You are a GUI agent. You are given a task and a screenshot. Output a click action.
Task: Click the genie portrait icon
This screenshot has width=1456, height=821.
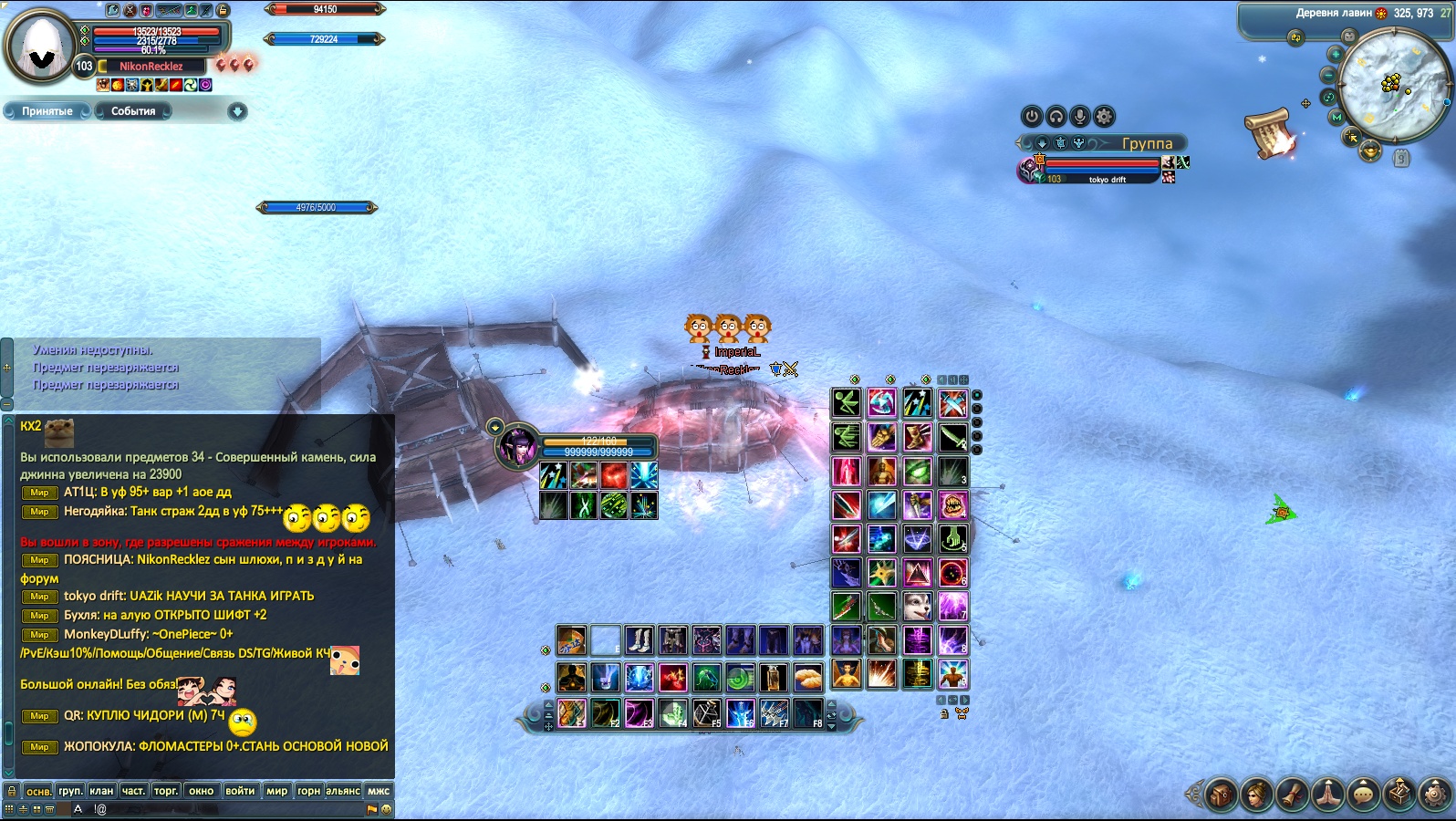(x=518, y=447)
